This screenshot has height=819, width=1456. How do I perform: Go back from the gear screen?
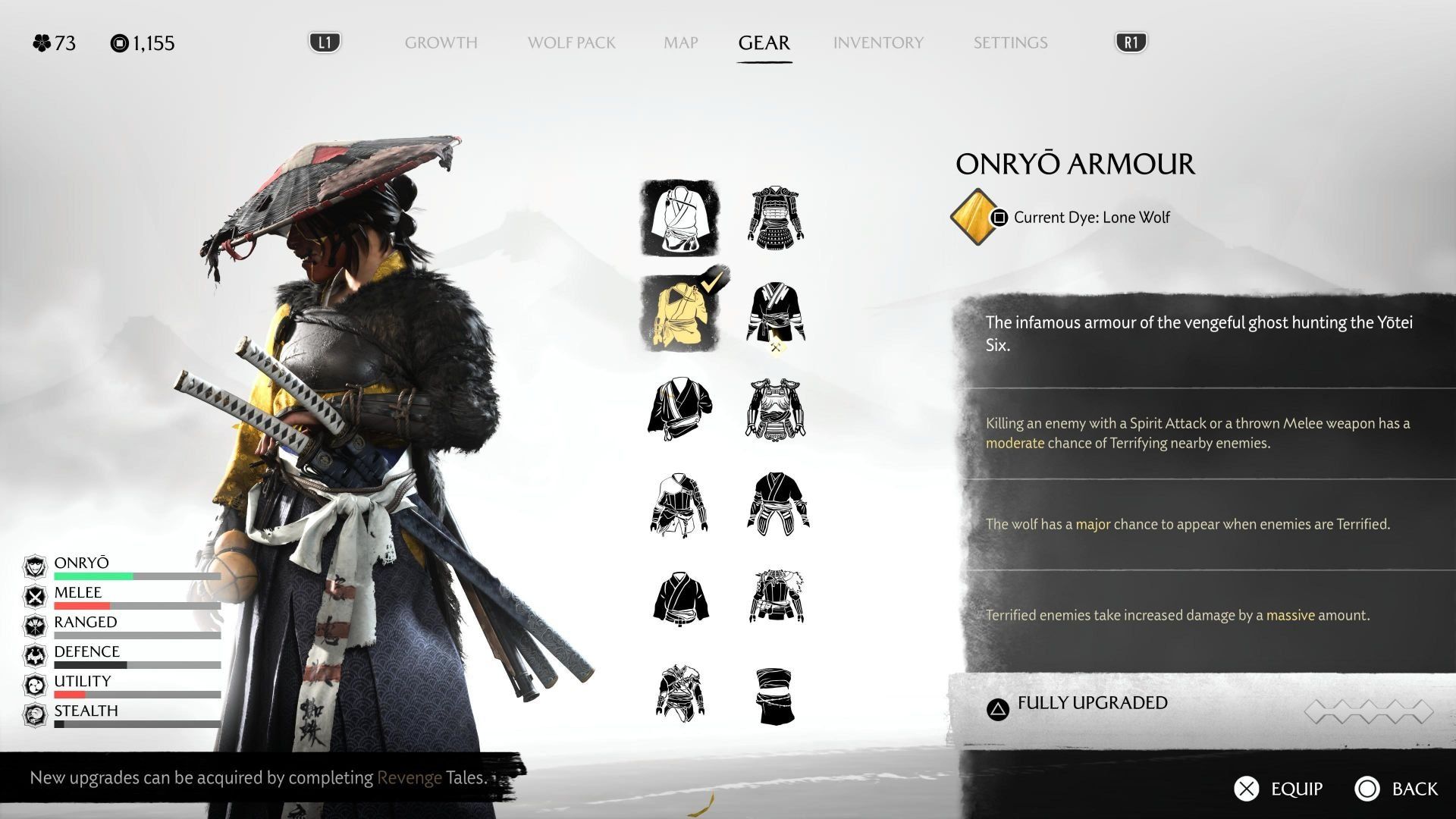tap(1396, 789)
